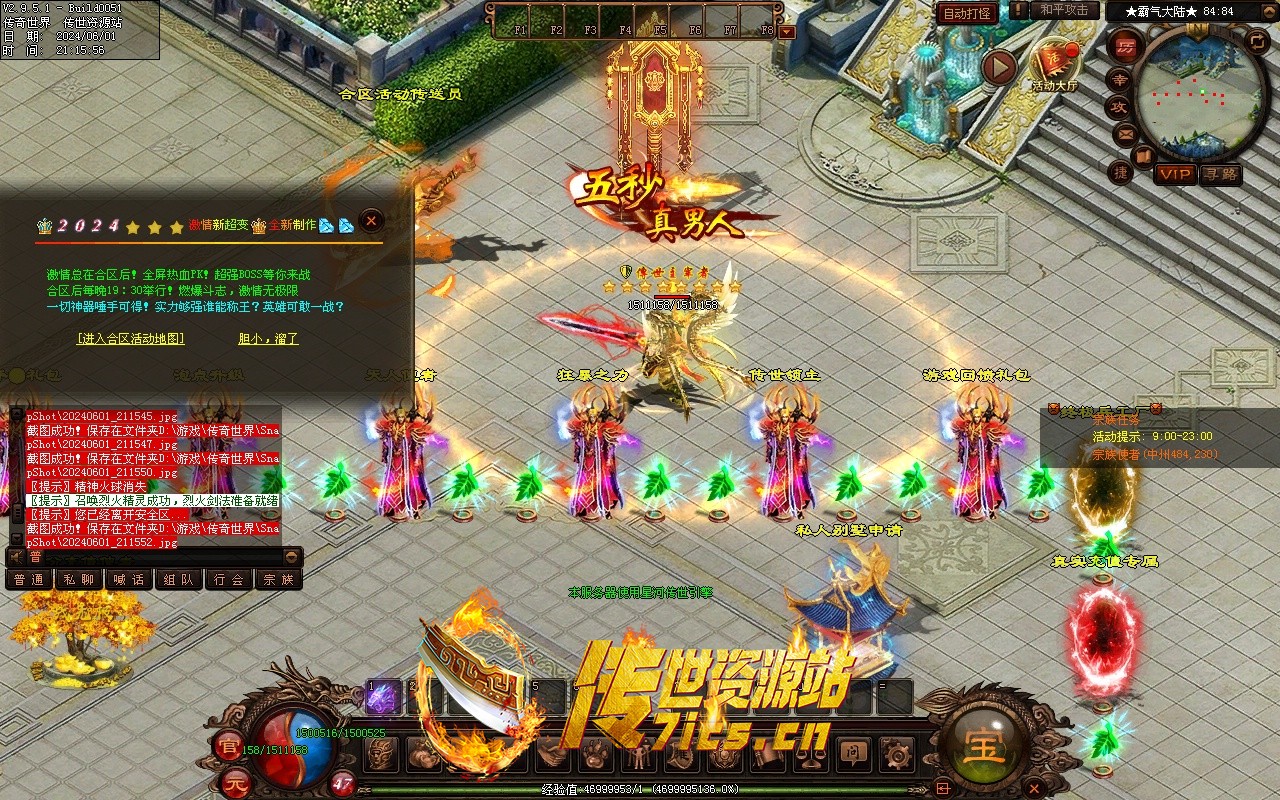Switch the 和平攻击 attack mode

coord(1064,10)
